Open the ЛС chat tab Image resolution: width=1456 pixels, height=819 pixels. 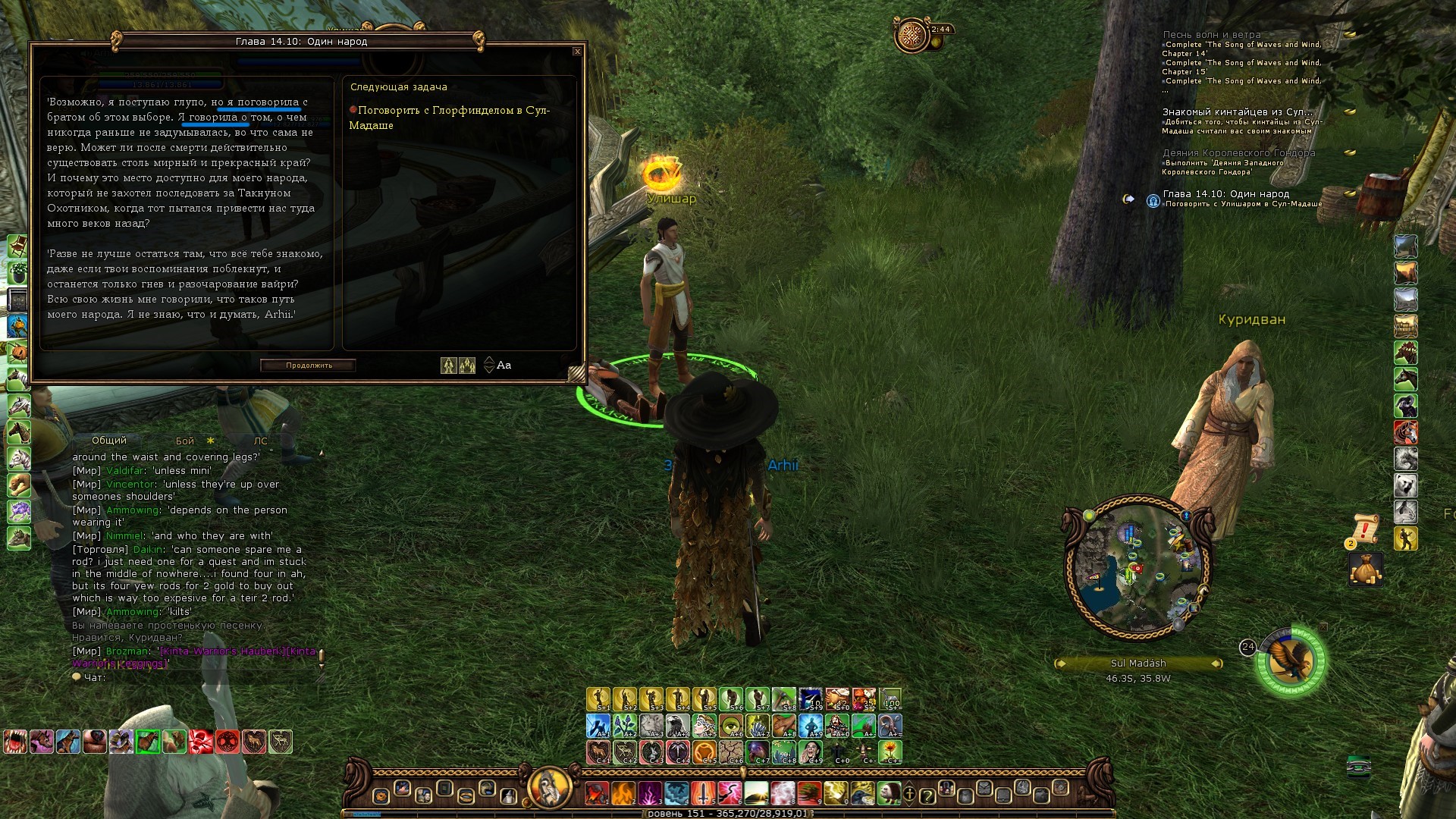click(260, 441)
